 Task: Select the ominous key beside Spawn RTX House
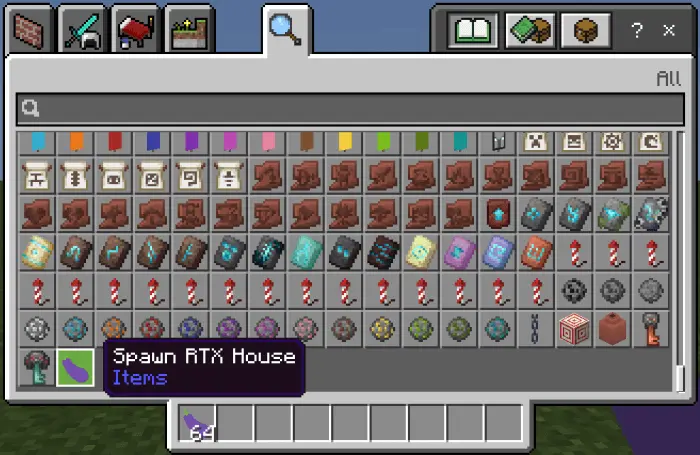tap(37, 368)
